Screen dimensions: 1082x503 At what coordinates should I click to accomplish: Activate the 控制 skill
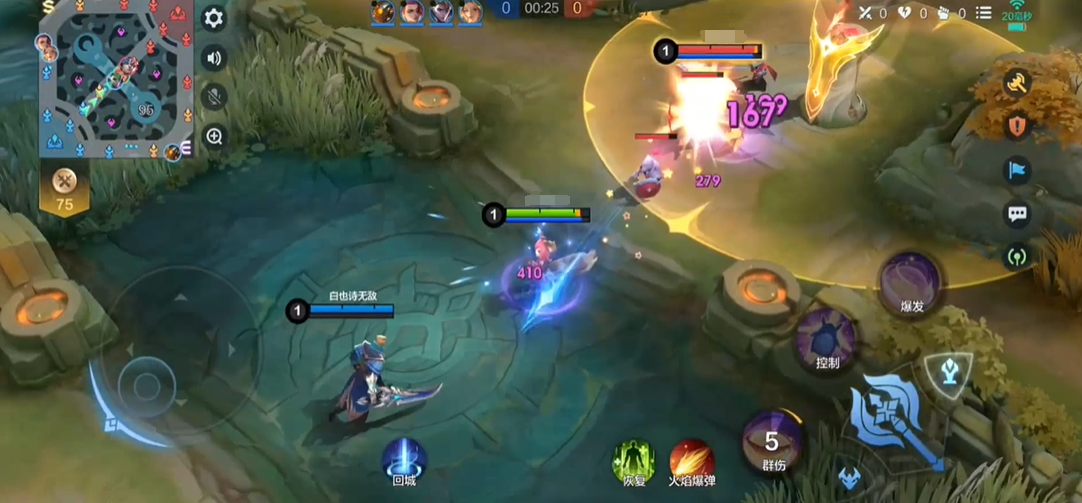tap(827, 338)
